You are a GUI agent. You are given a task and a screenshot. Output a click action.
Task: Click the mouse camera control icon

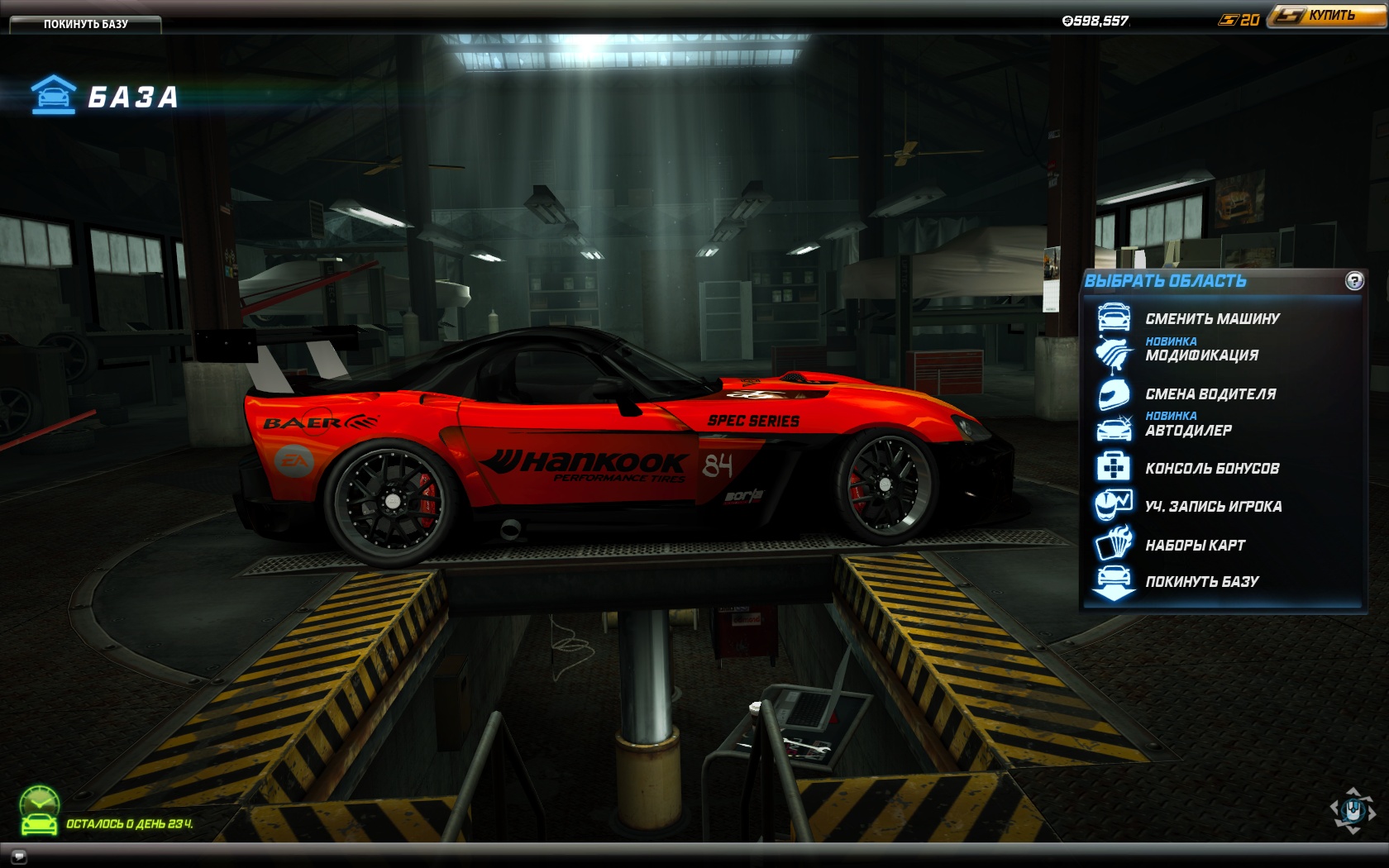click(1353, 810)
